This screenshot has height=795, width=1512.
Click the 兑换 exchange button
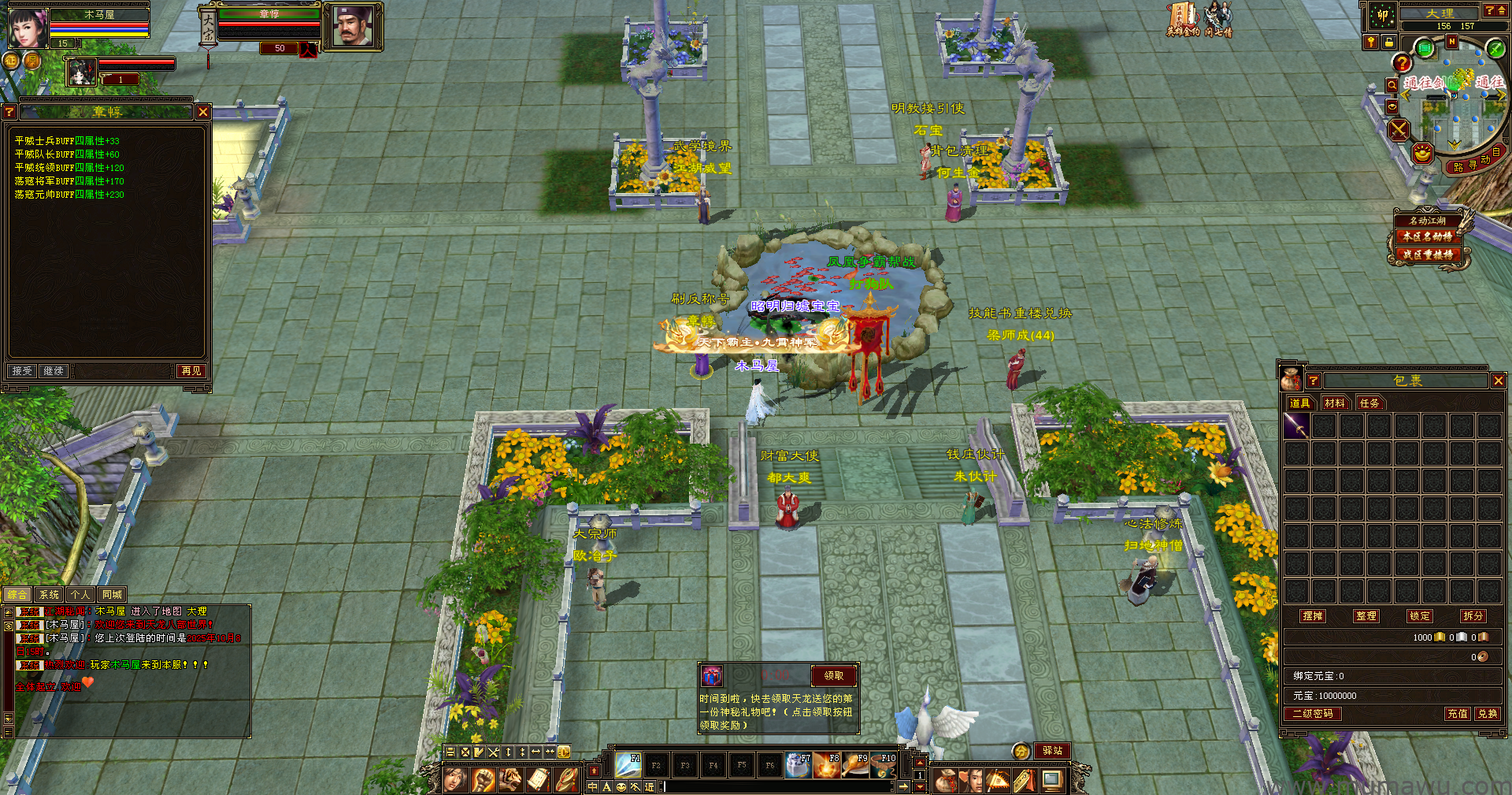1487,714
